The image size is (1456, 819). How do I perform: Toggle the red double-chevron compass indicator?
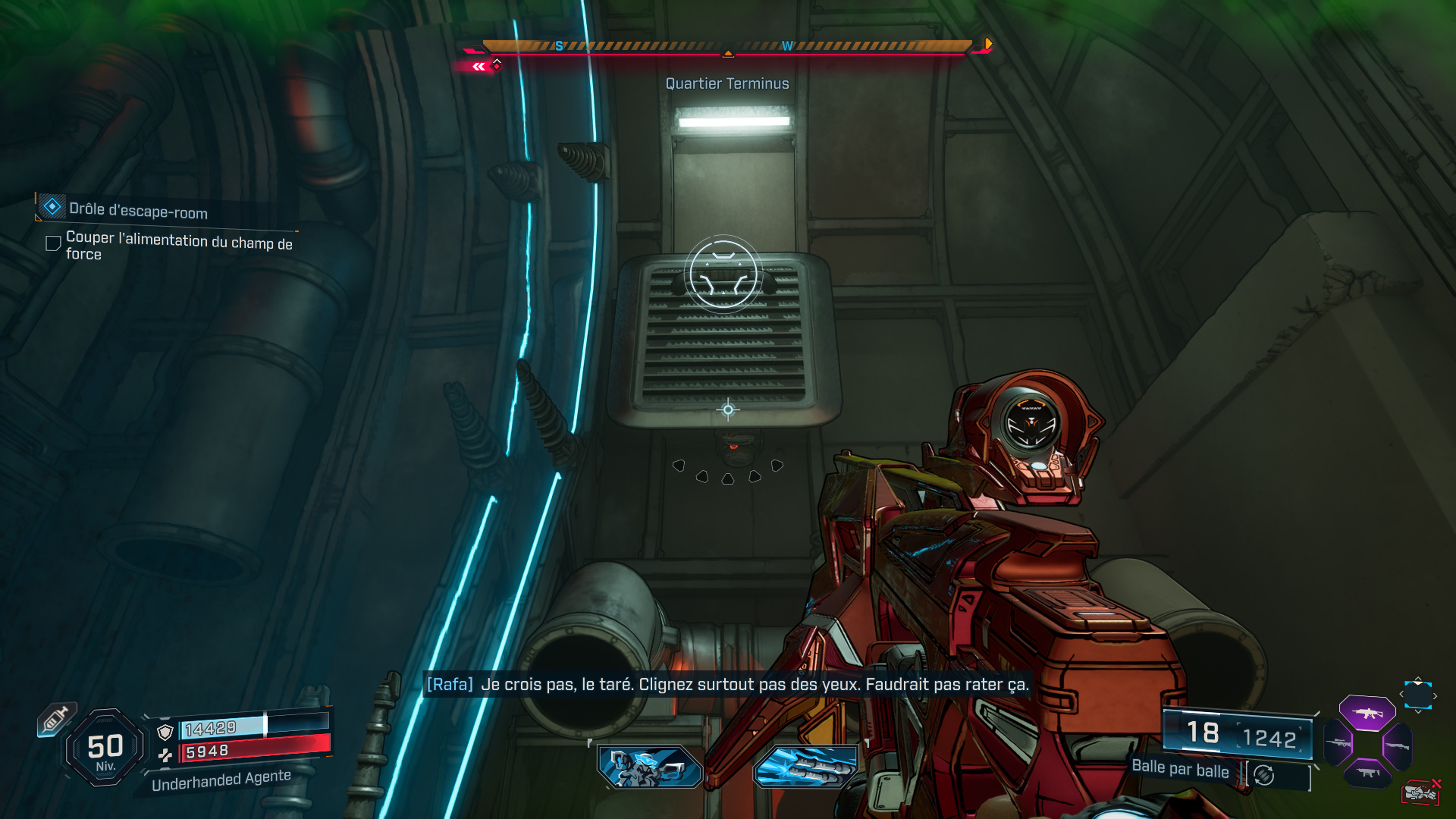point(478,67)
